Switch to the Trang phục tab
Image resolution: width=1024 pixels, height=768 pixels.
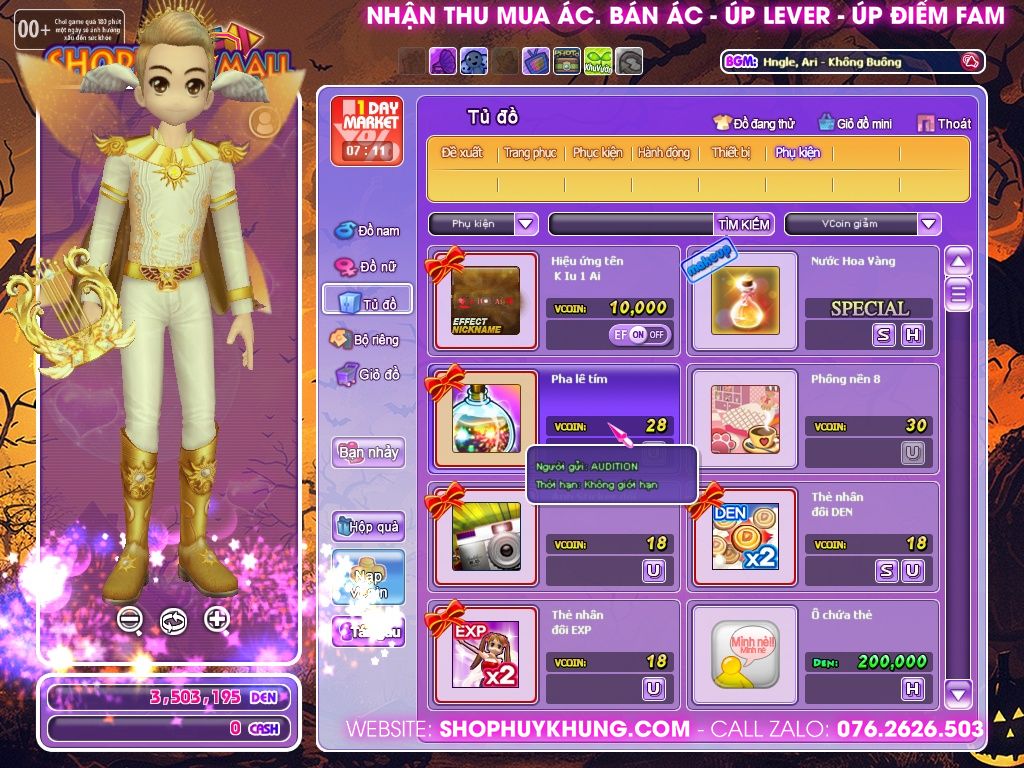(530, 153)
